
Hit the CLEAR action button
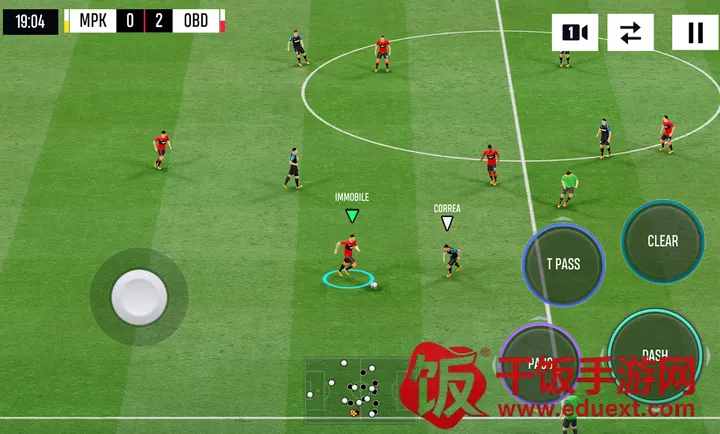point(662,241)
